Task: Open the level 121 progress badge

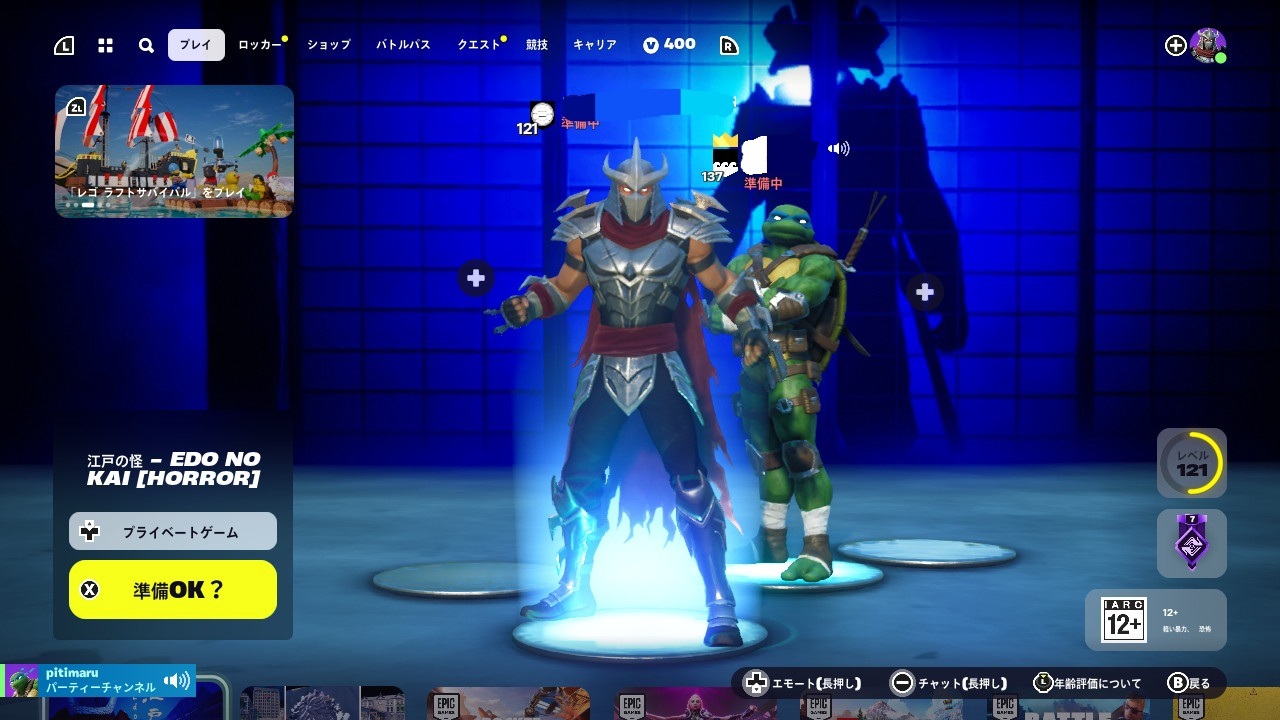Action: coord(1192,463)
